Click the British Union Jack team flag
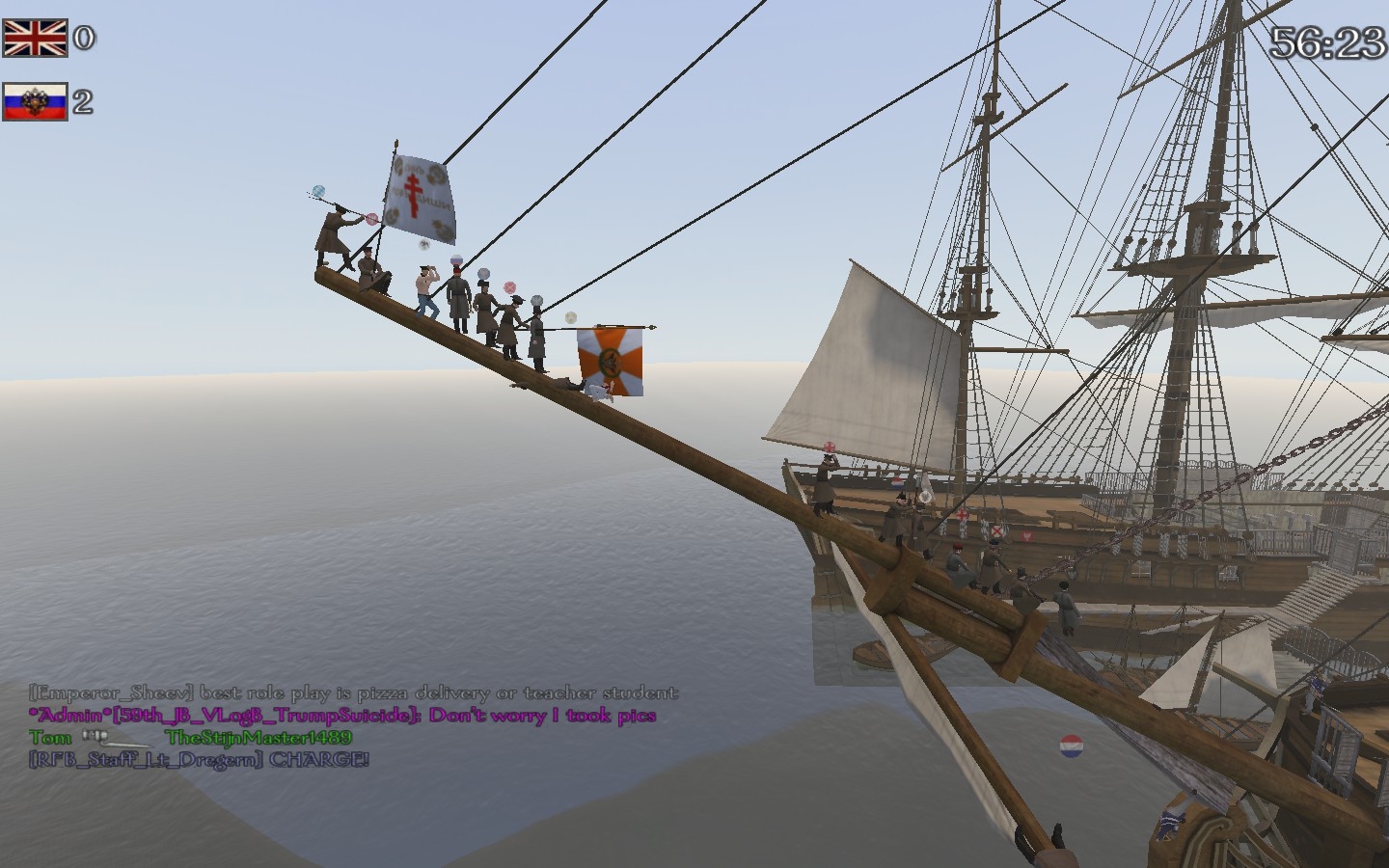This screenshot has height=868, width=1389. pos(35,39)
